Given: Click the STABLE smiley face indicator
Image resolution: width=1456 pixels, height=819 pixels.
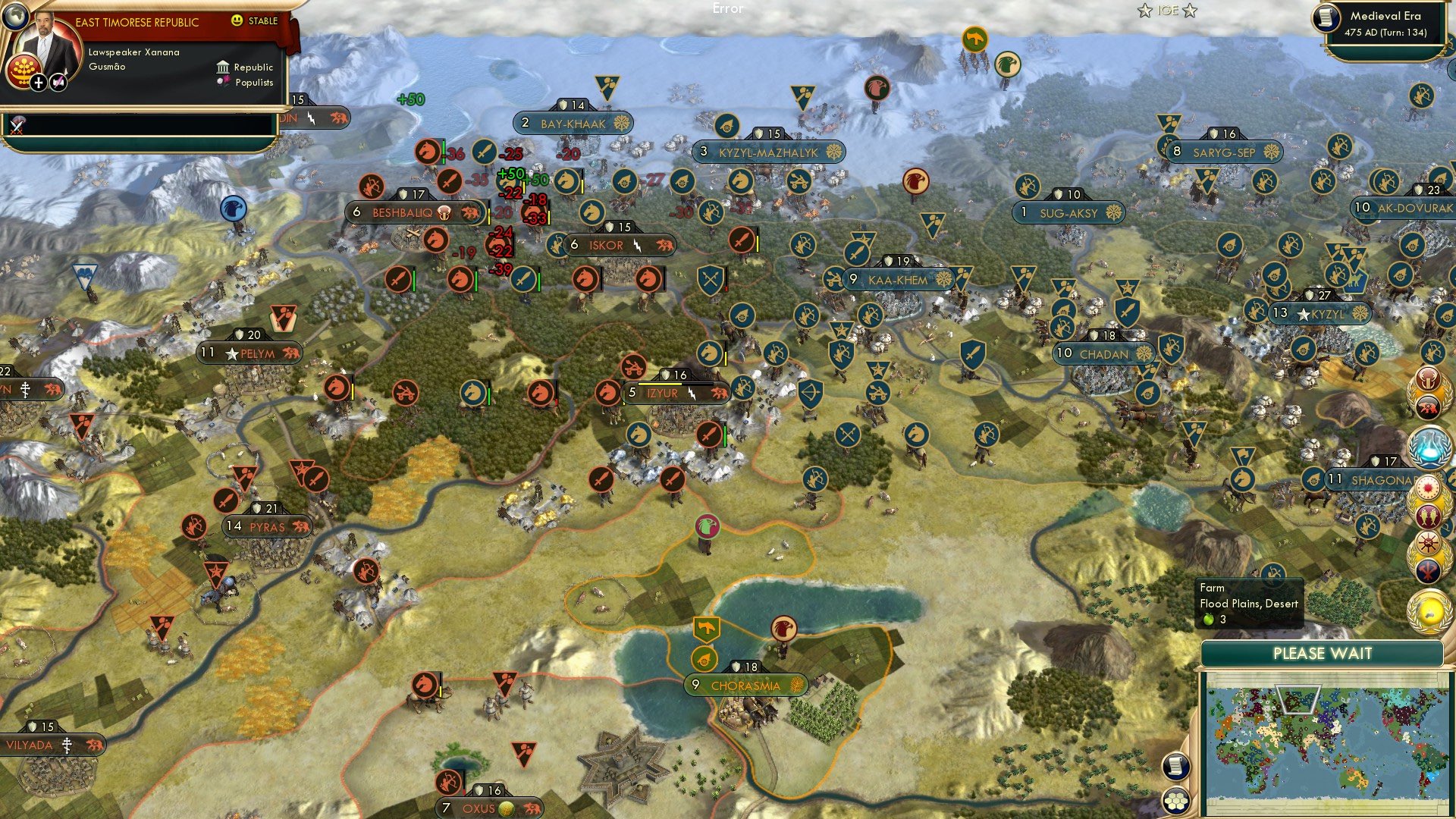Looking at the screenshot, I should point(237,20).
